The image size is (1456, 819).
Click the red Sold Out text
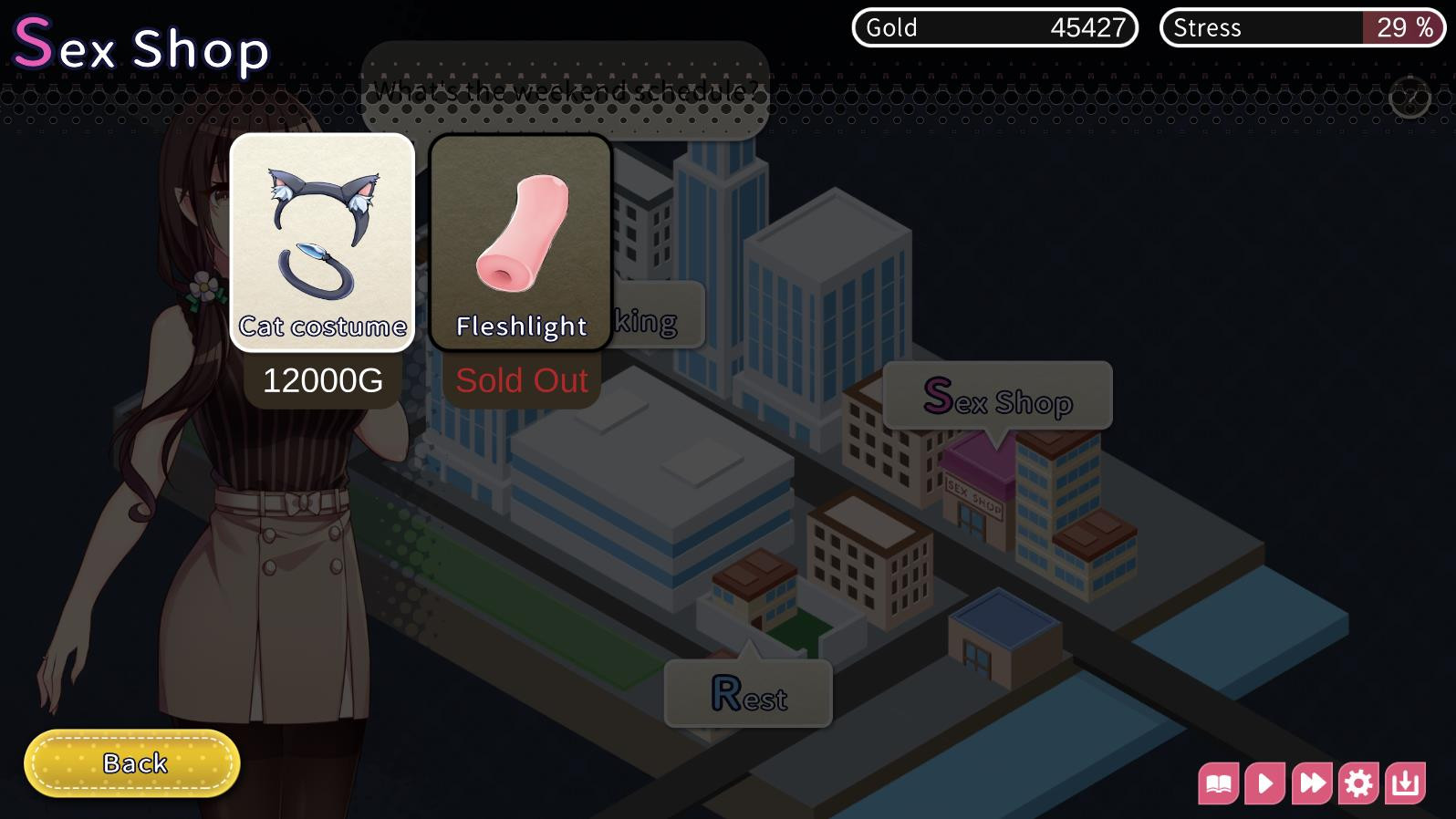tap(521, 380)
